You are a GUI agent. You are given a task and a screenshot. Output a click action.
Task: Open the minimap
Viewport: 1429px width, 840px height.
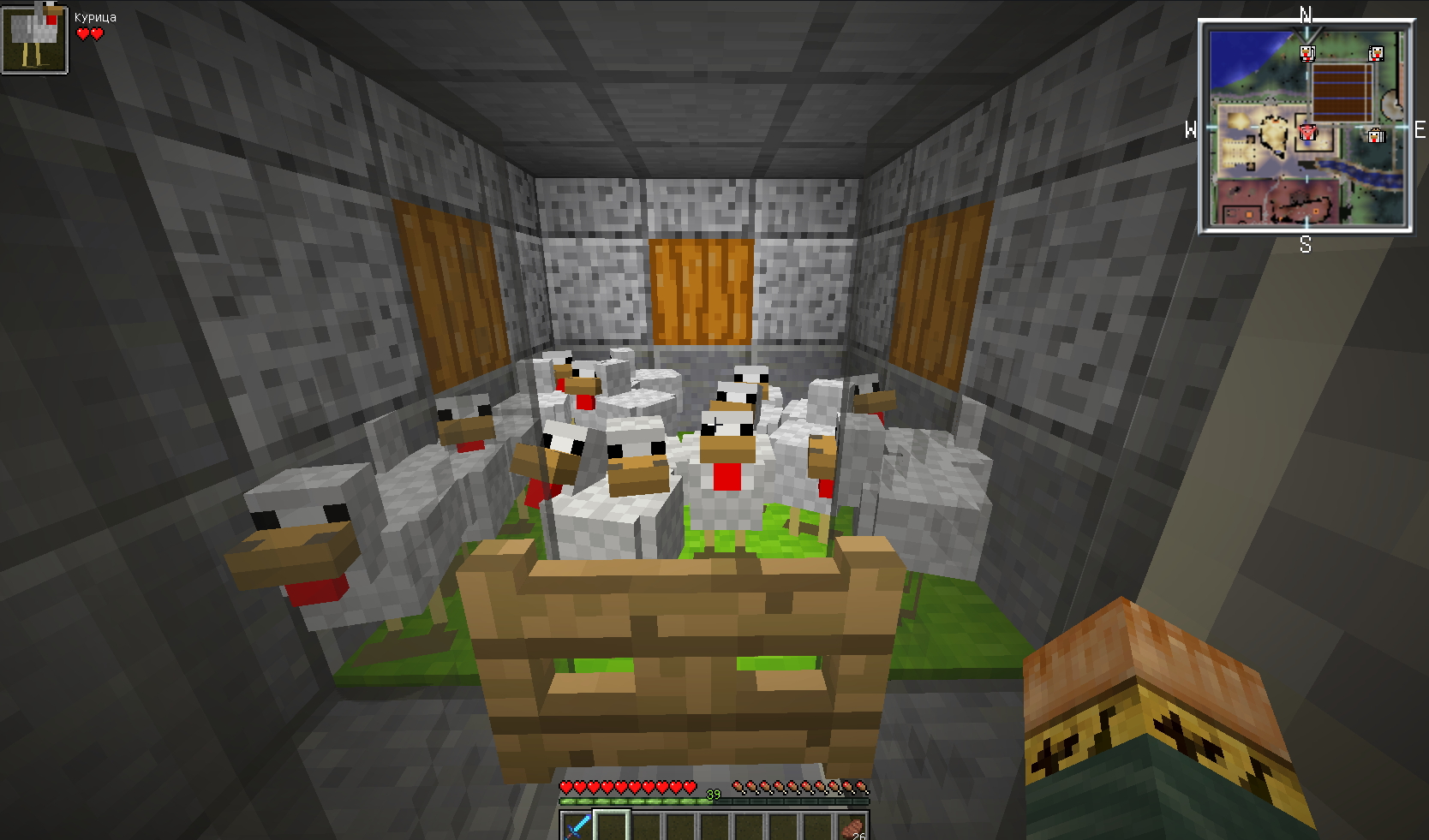1305,127
